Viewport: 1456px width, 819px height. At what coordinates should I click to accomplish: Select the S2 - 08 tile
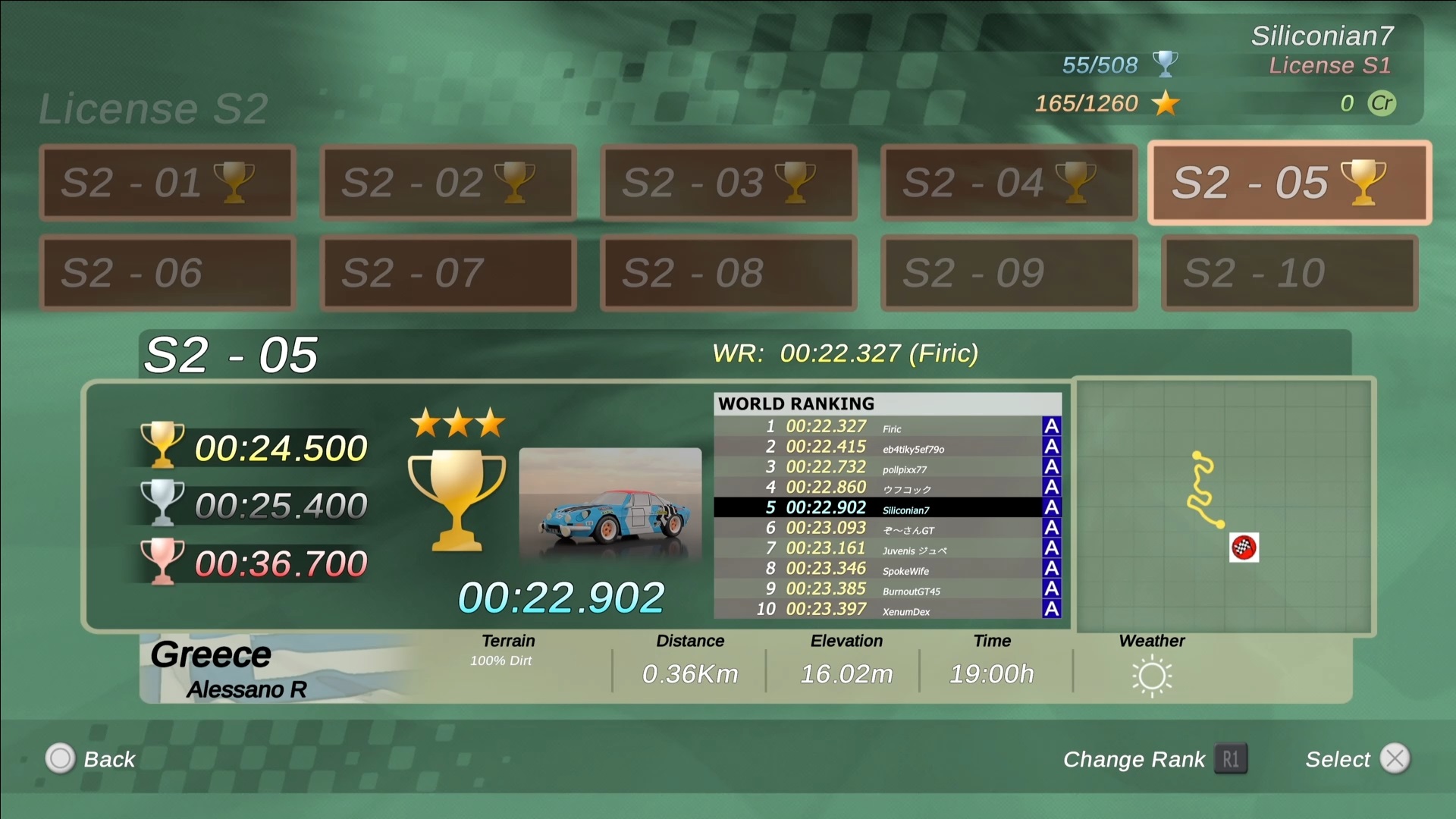pos(728,273)
